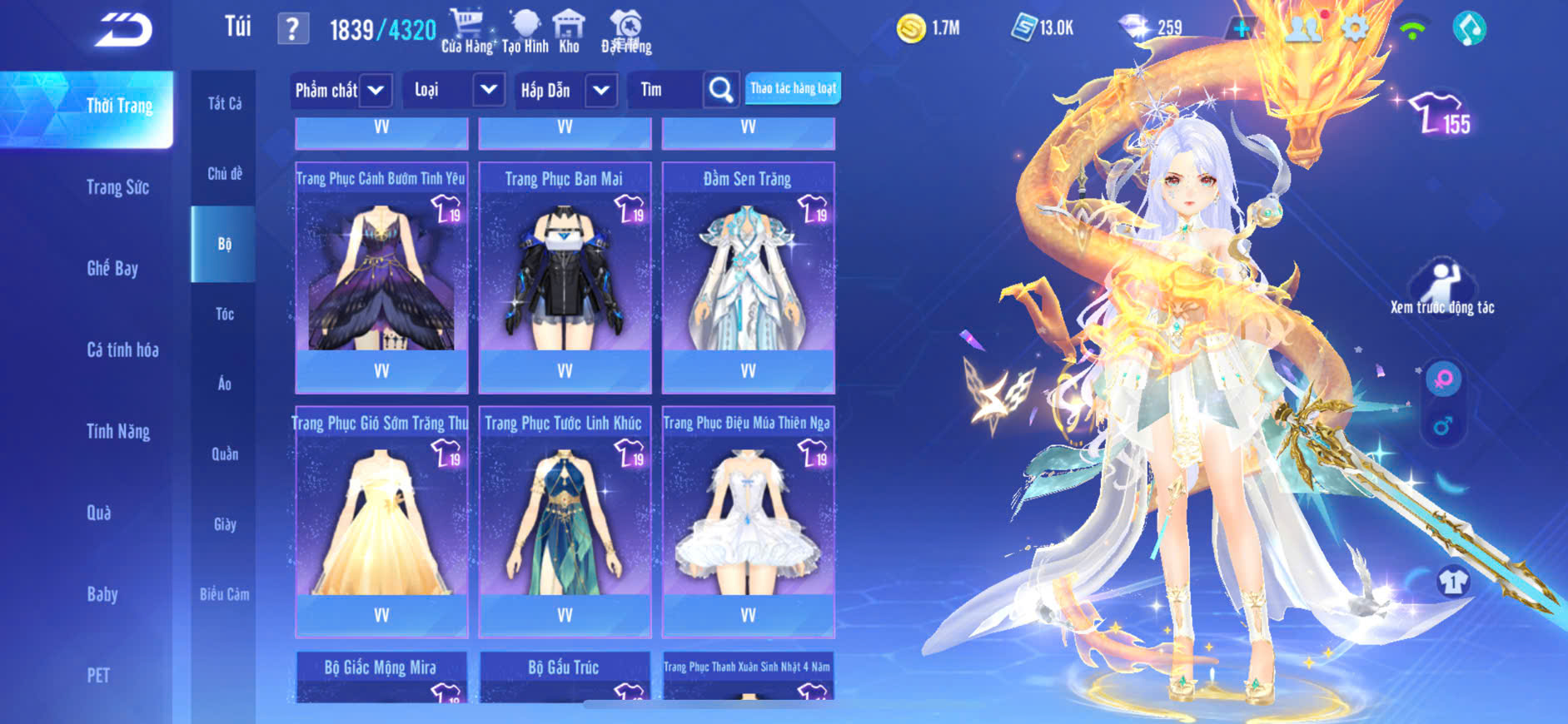Open the Kho storage
Image resolution: width=1568 pixels, height=724 pixels.
(x=569, y=32)
